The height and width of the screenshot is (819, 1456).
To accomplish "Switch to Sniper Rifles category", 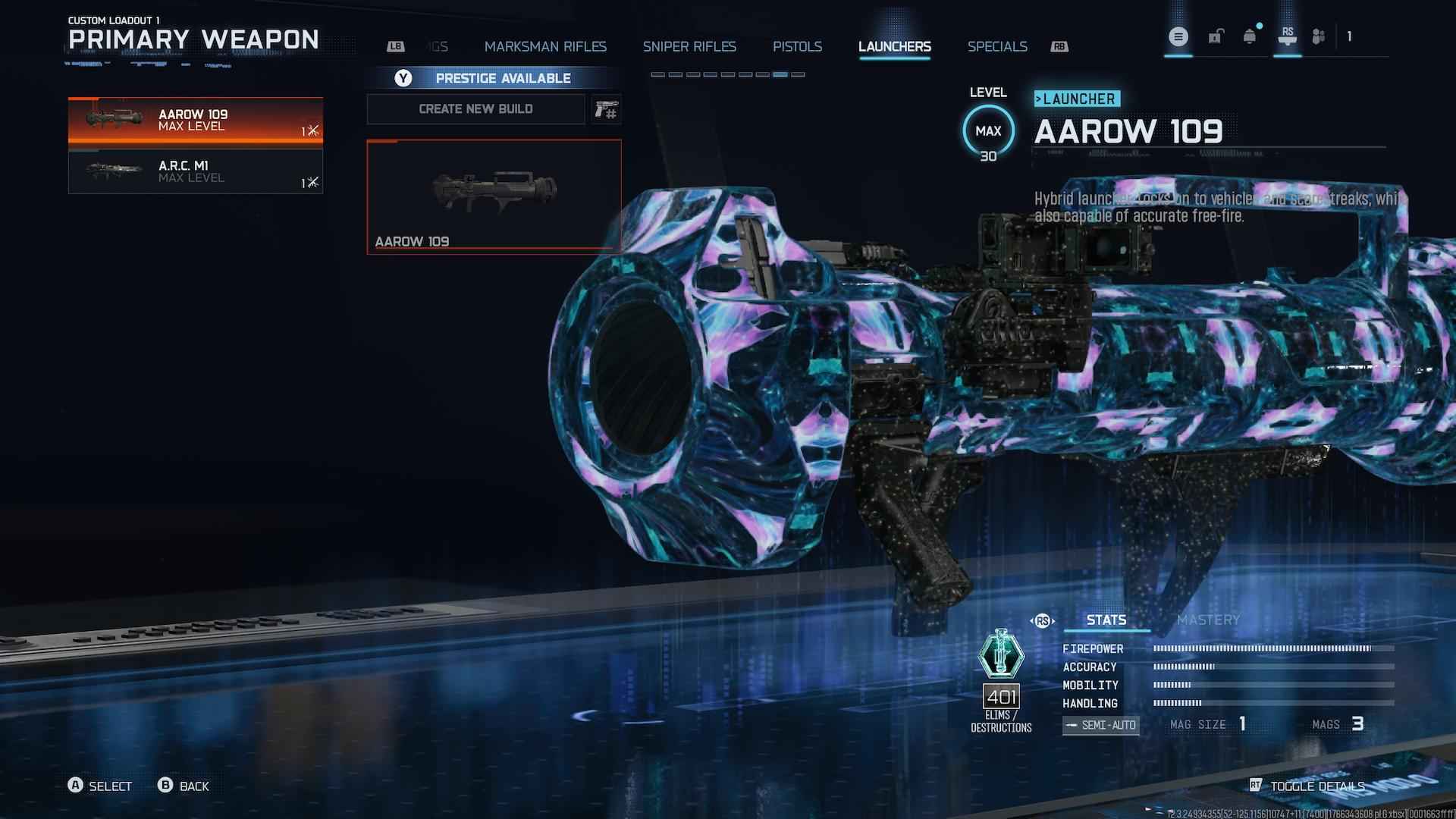I will 689,47.
